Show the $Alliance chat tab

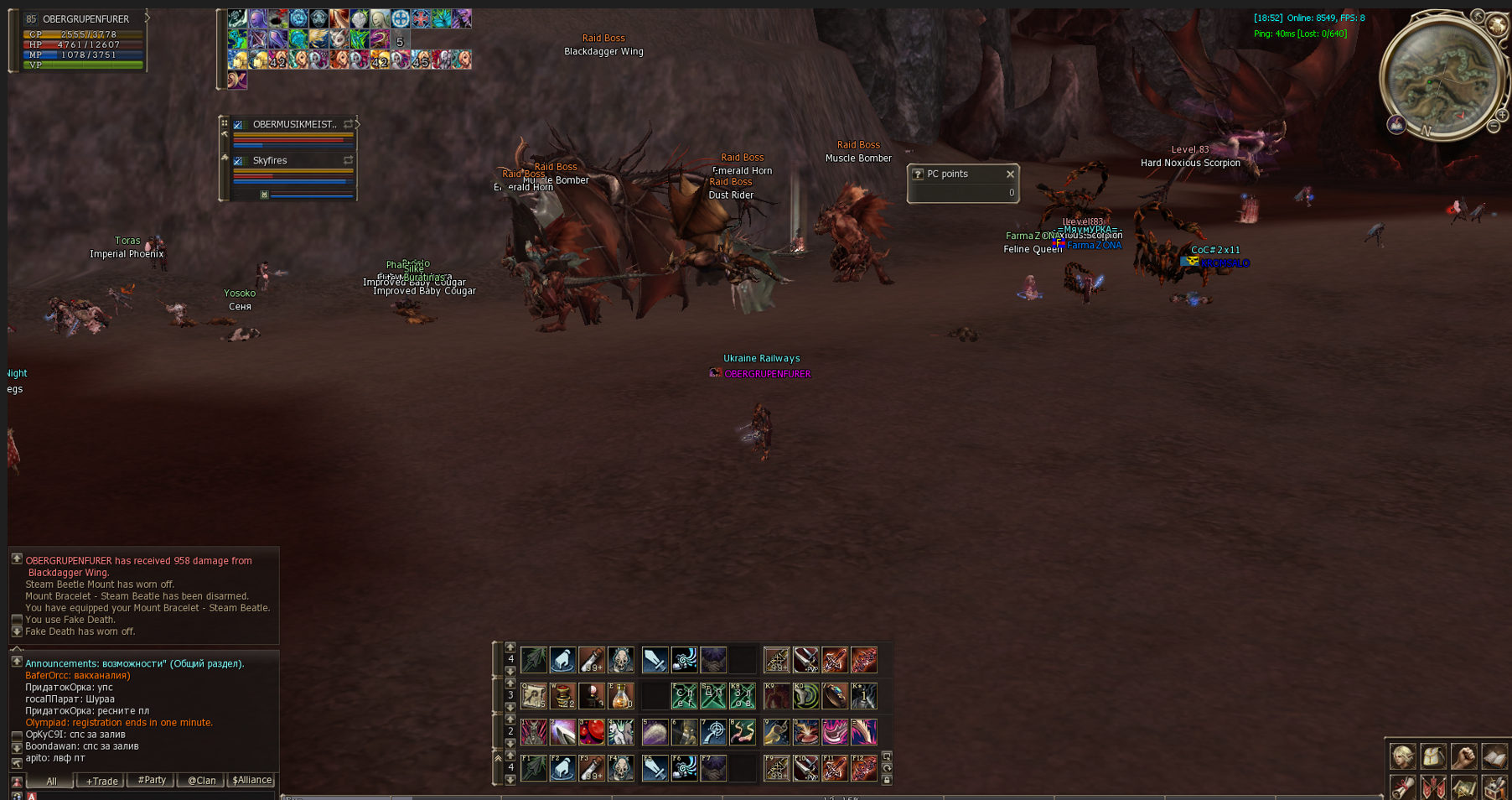[251, 780]
